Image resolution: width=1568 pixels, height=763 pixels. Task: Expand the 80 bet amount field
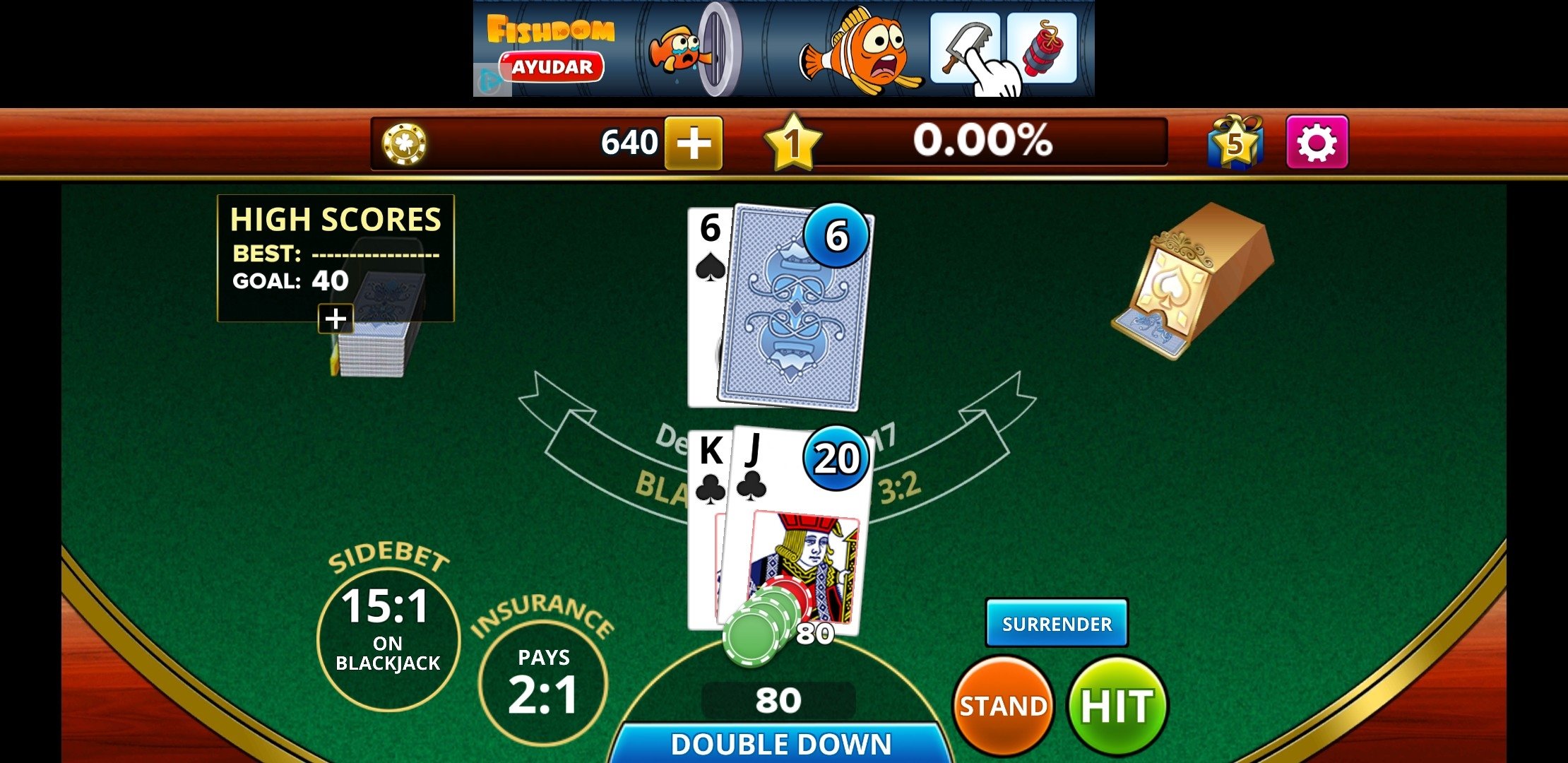coord(778,701)
